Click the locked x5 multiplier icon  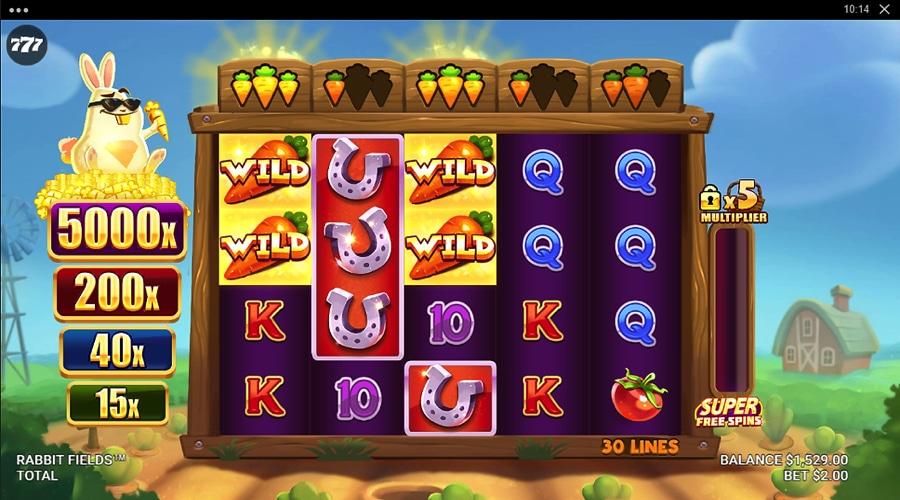pyautogui.click(x=732, y=203)
